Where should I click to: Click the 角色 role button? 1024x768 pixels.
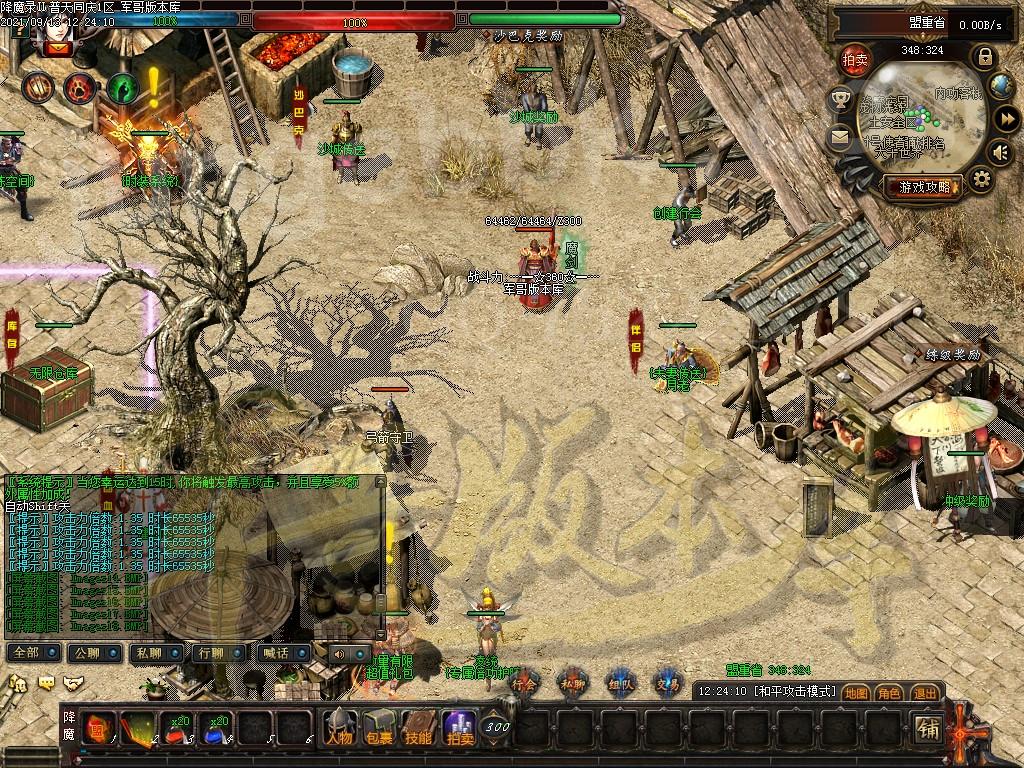pos(890,692)
